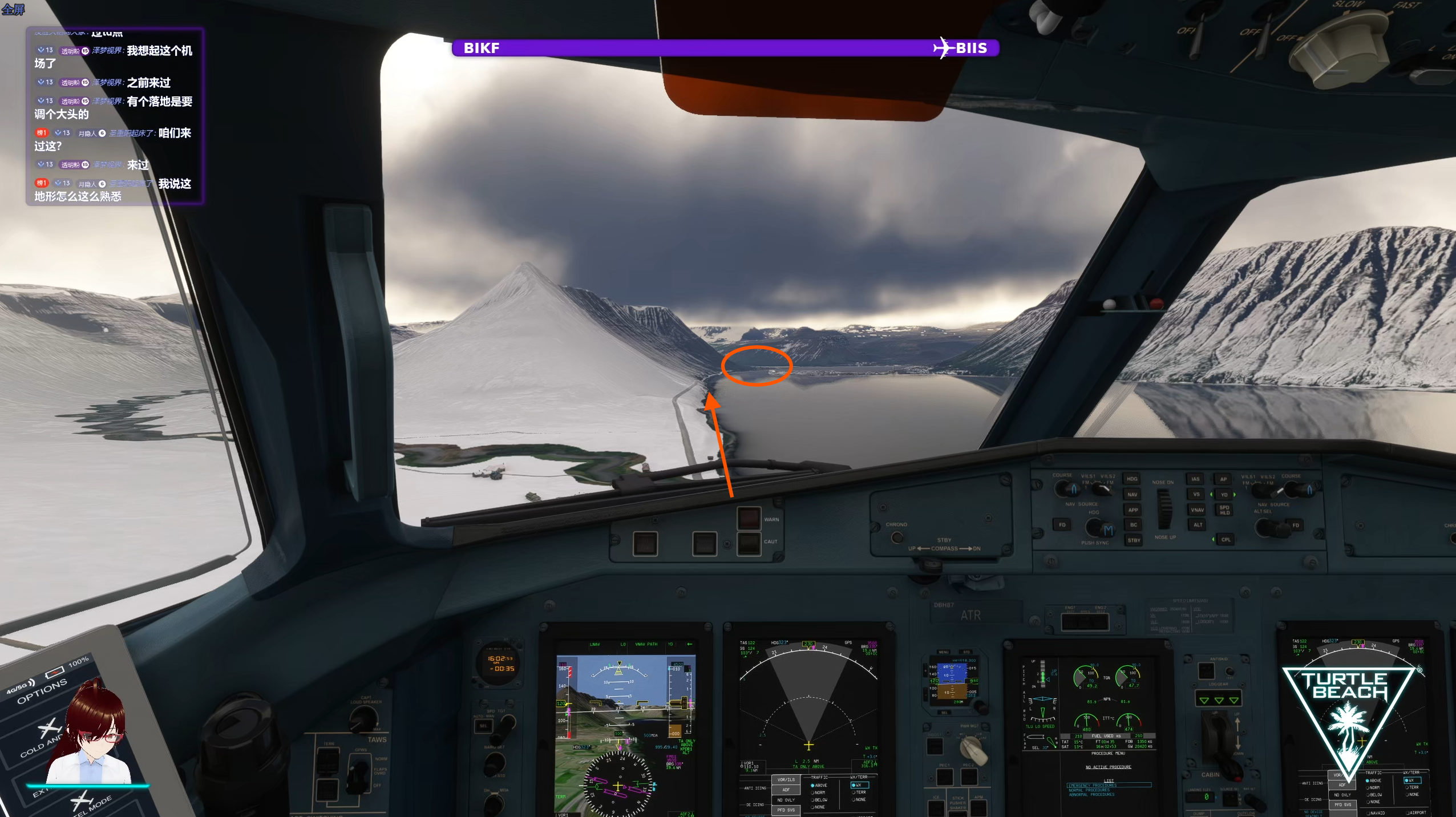Viewport: 1456px width, 817px height.
Task: Click the BC back course button
Action: [x=1134, y=525]
